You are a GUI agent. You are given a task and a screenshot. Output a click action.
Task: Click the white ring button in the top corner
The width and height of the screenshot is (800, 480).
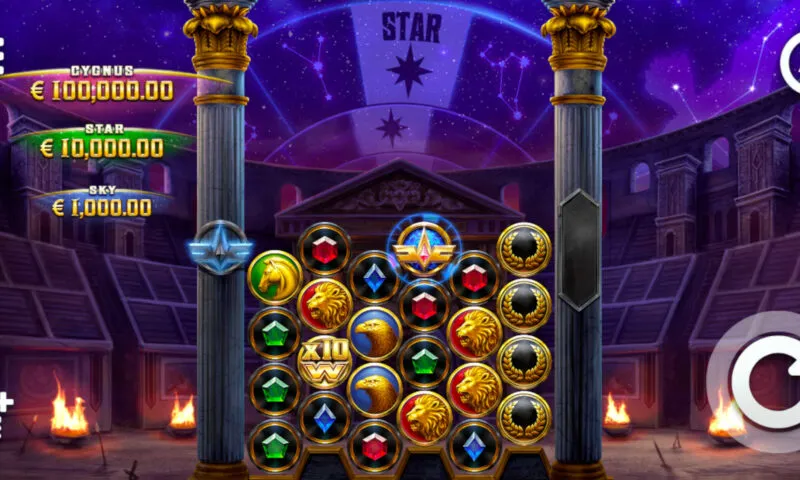793,62
